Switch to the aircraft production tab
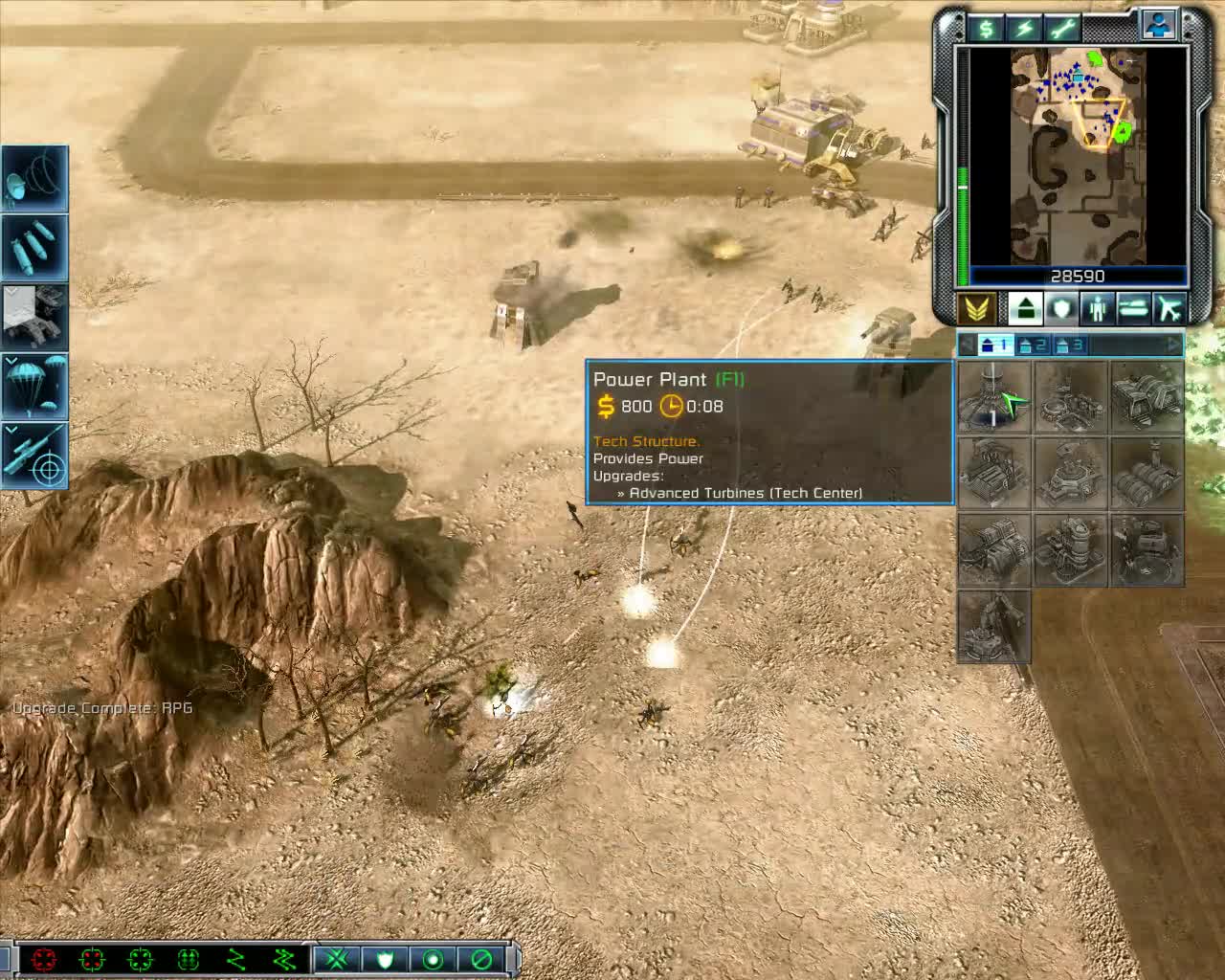 click(x=1171, y=308)
